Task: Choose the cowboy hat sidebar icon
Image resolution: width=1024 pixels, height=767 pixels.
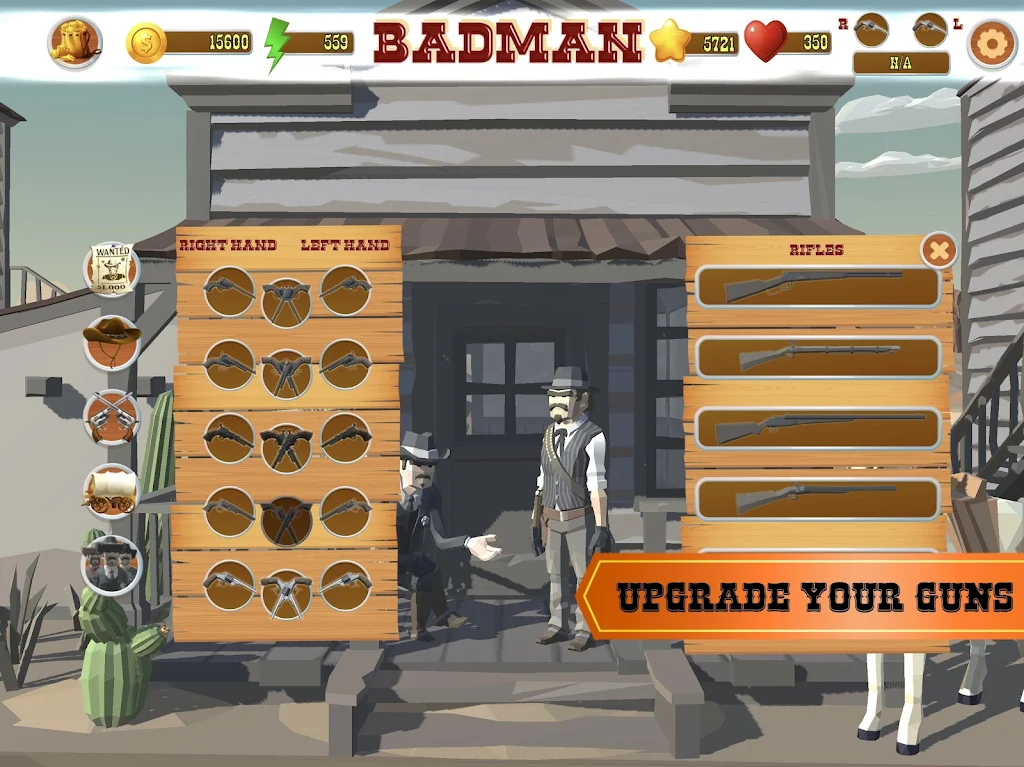Action: tap(111, 342)
